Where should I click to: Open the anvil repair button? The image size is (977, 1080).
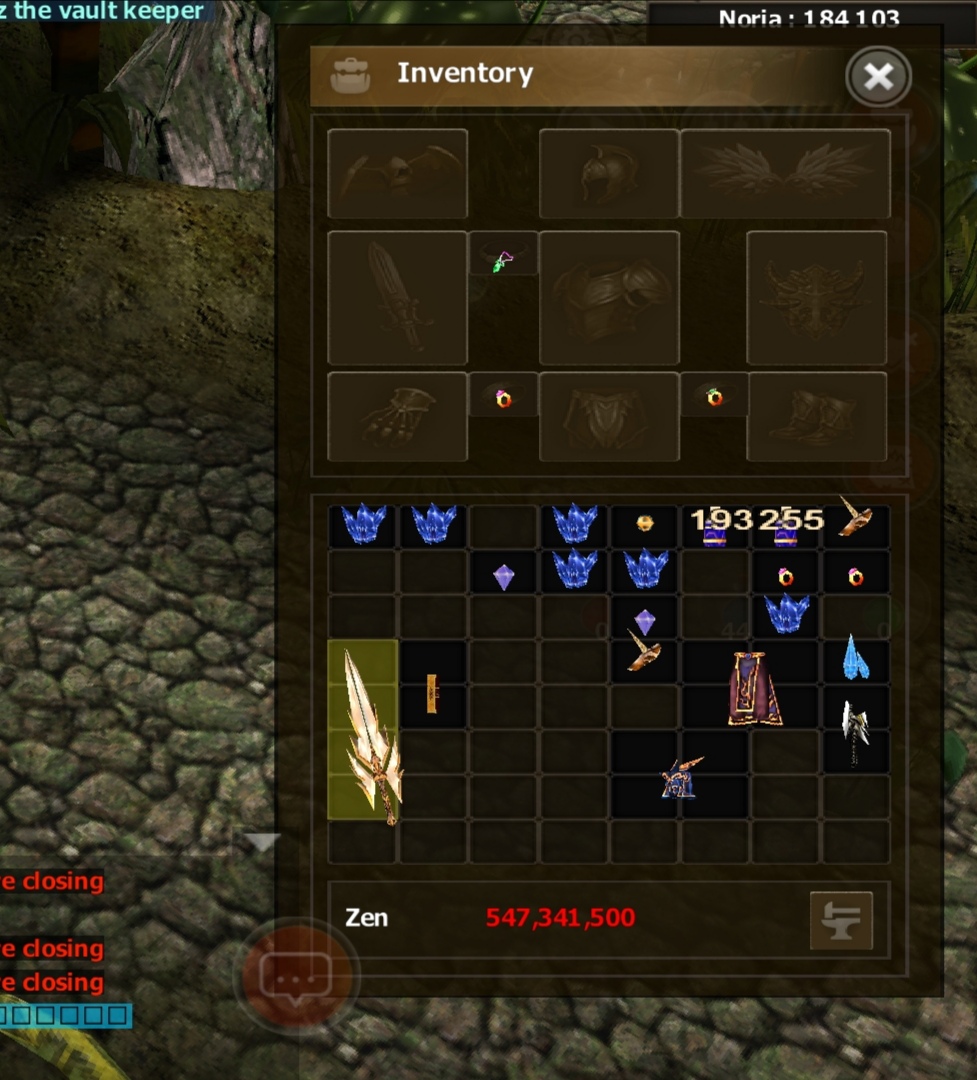coord(840,920)
